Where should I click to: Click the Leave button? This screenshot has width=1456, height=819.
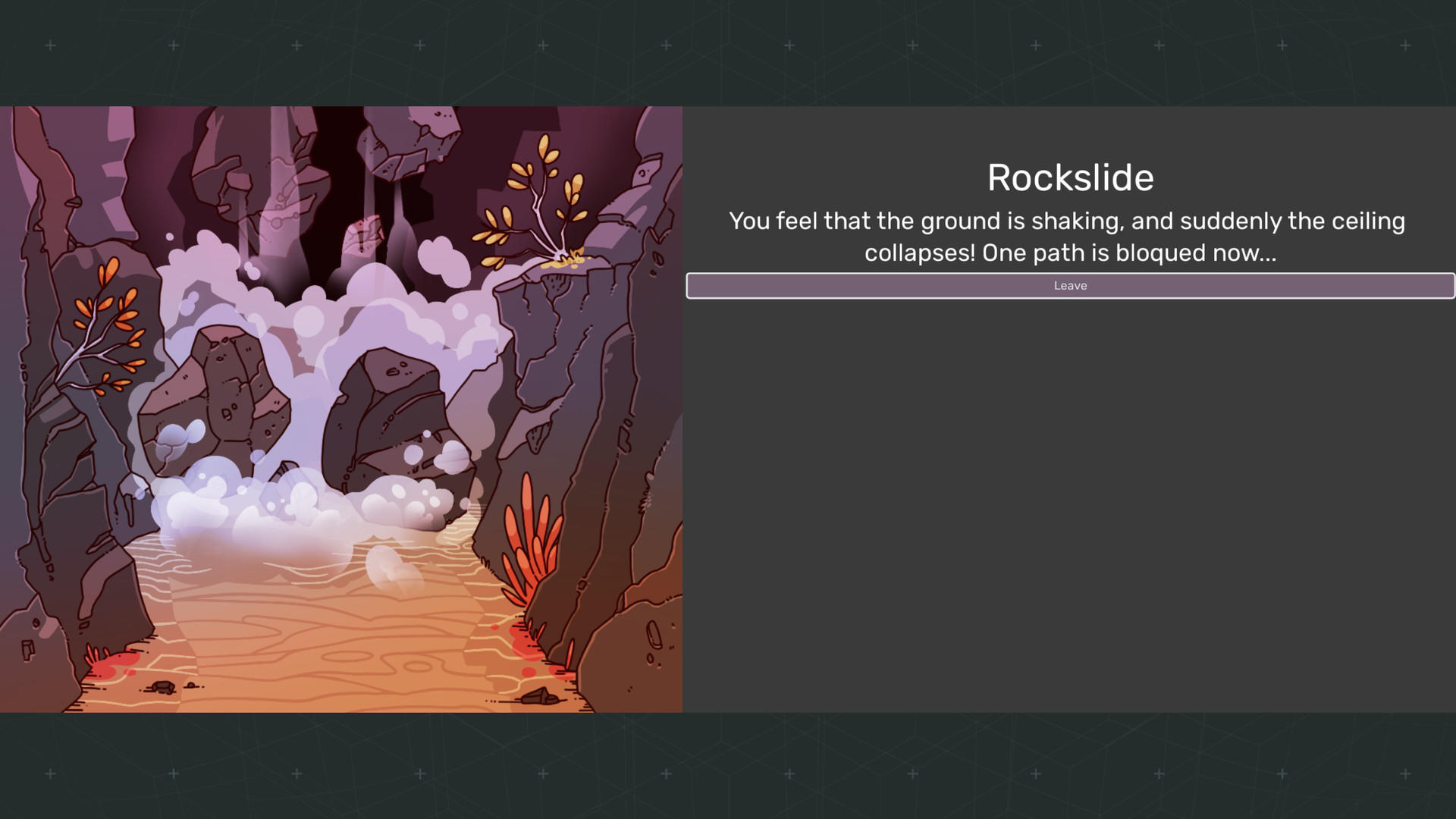pyautogui.click(x=1069, y=286)
